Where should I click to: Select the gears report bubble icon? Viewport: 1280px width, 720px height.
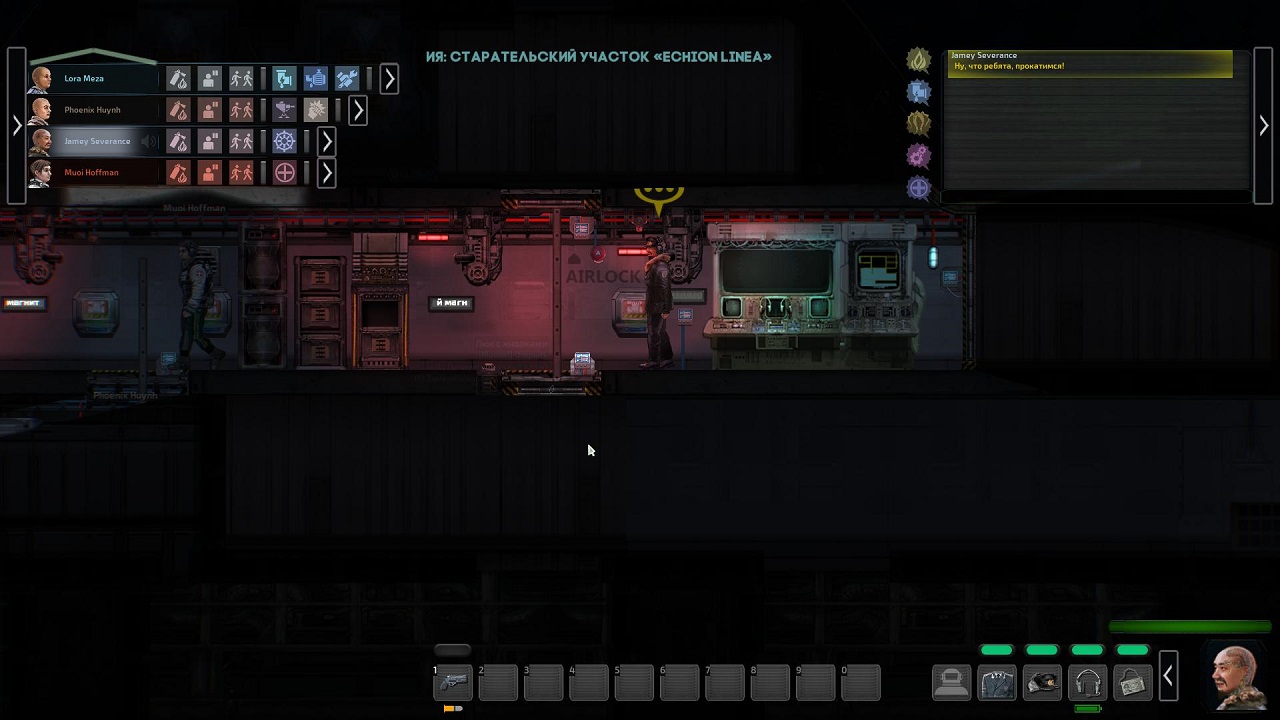coord(918,155)
